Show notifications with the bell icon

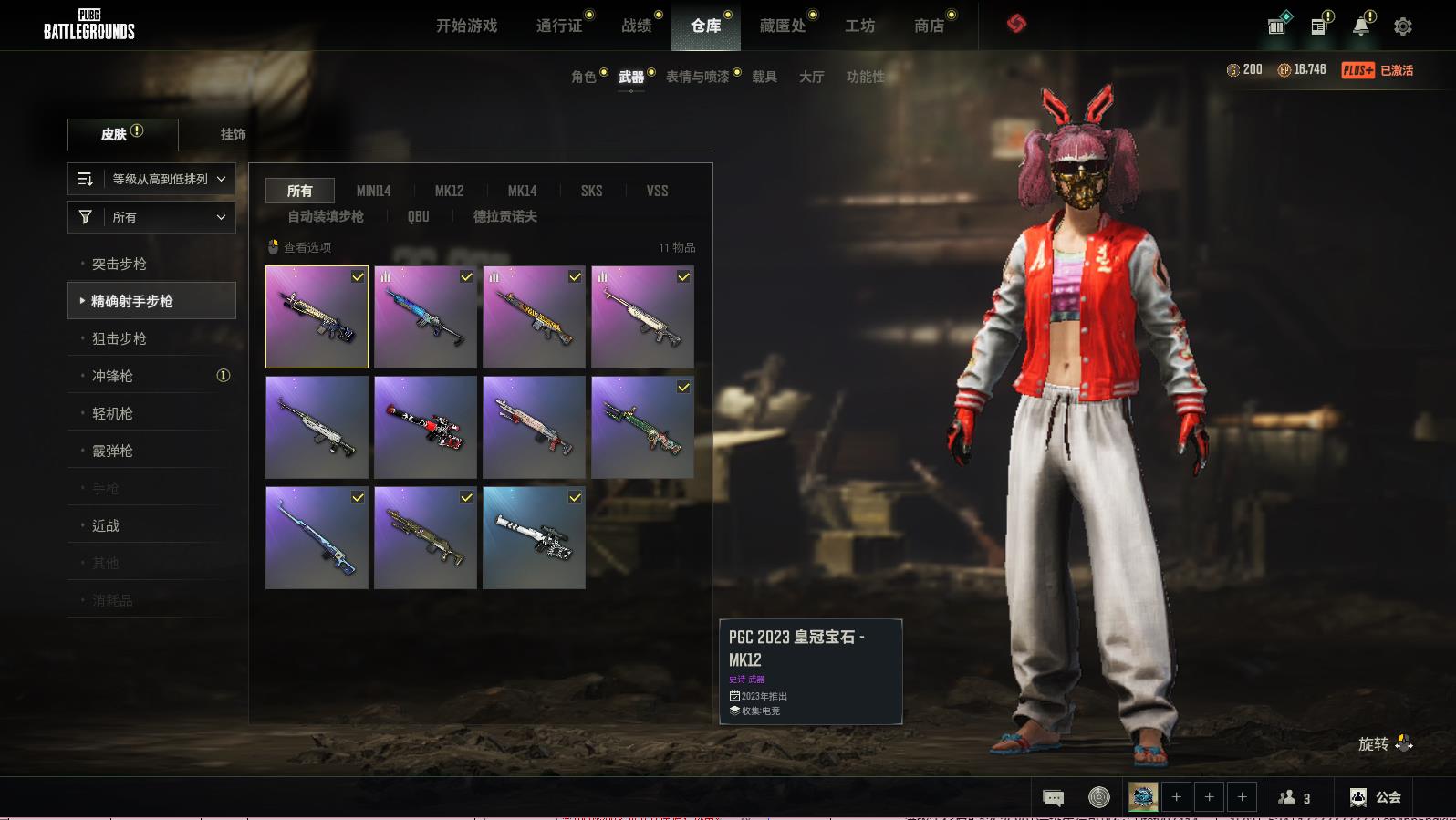[1360, 26]
